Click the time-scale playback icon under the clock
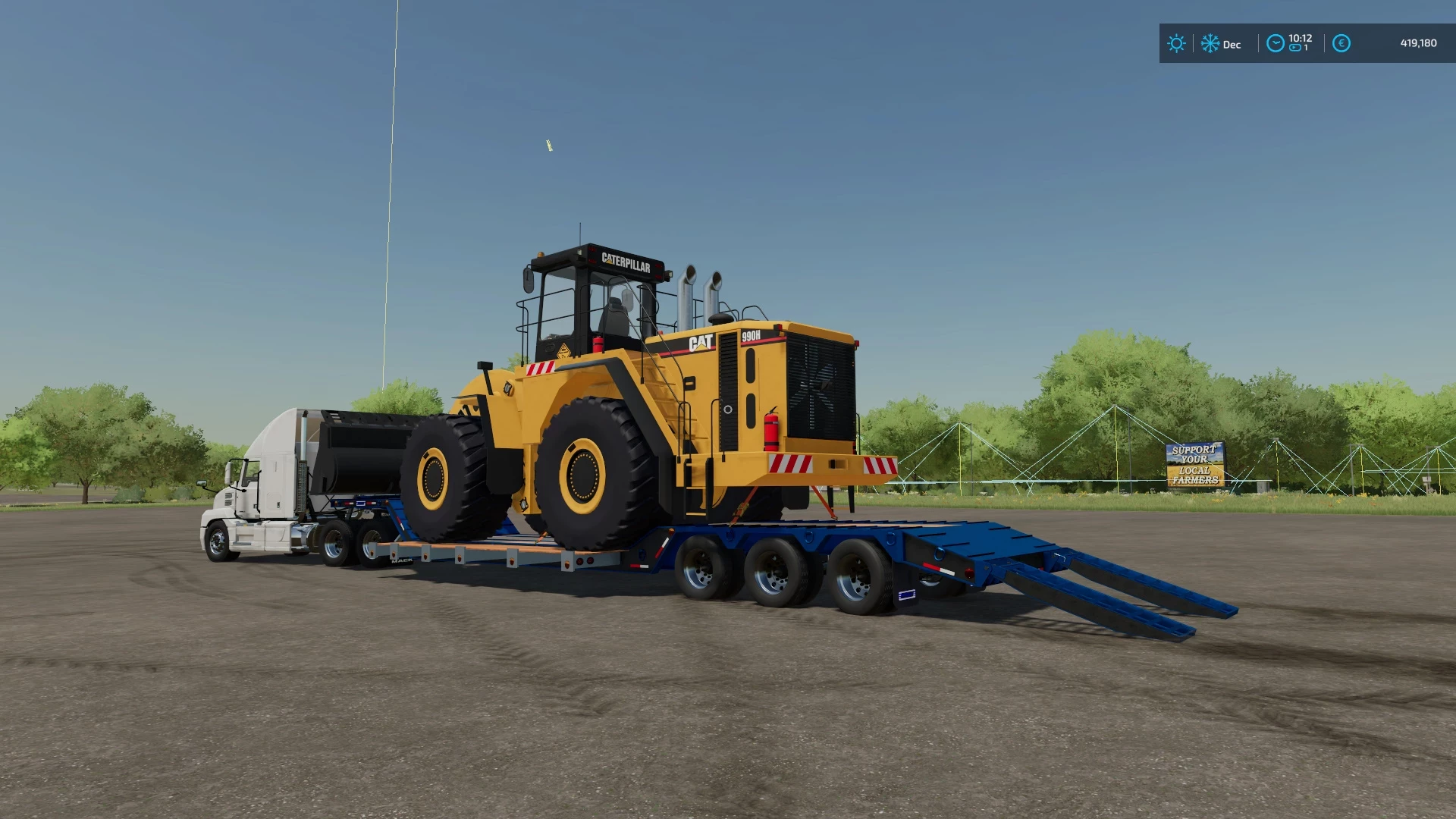1456x819 pixels. click(1296, 48)
